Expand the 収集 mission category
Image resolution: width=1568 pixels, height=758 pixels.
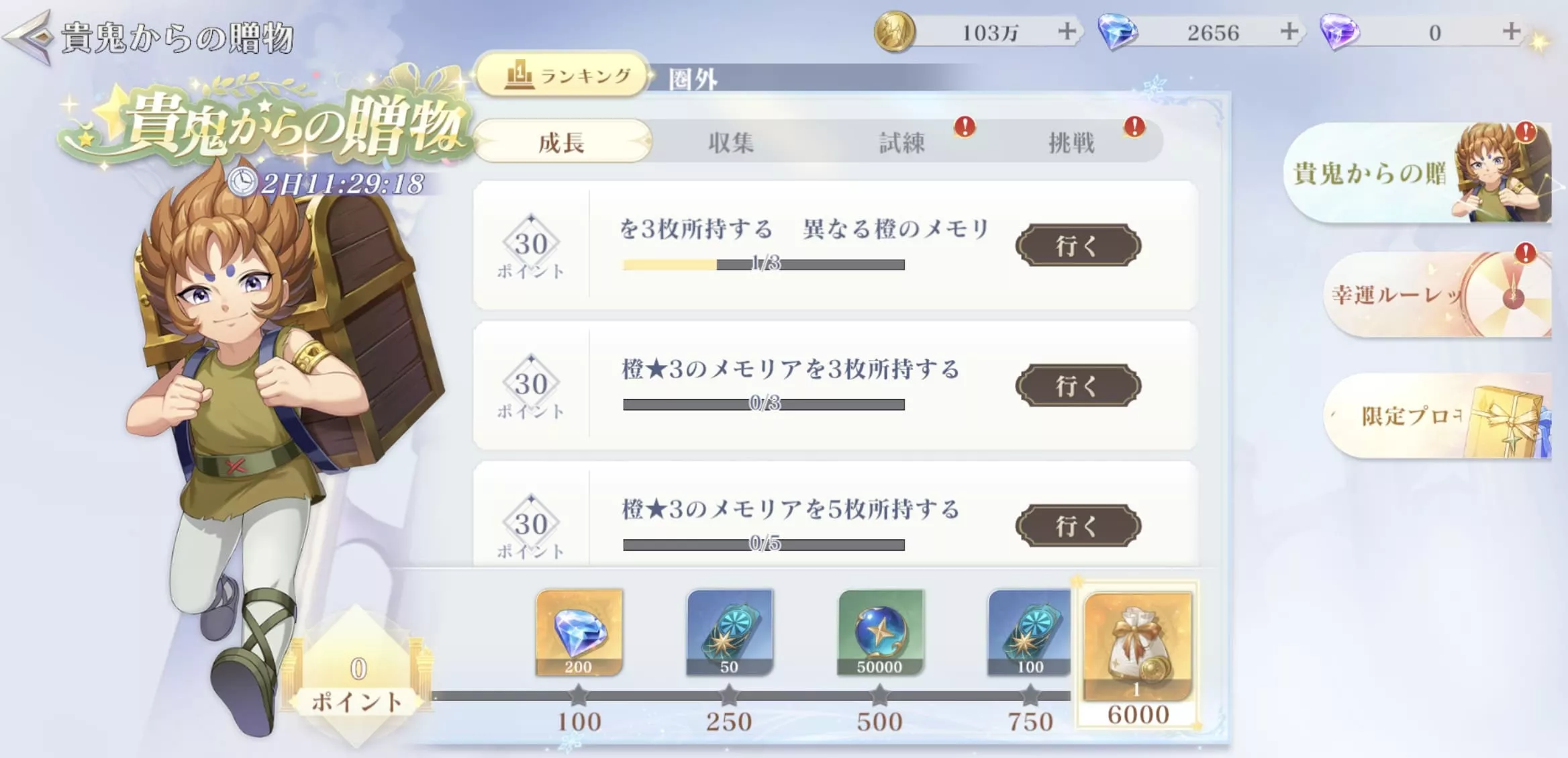coord(729,142)
